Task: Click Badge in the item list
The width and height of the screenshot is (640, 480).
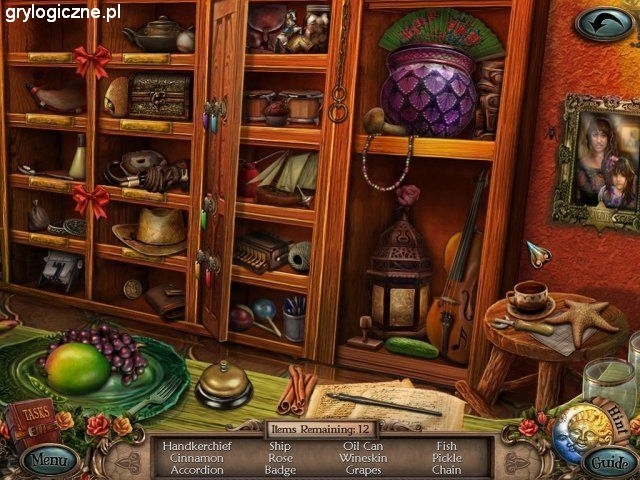Action: click(280, 470)
